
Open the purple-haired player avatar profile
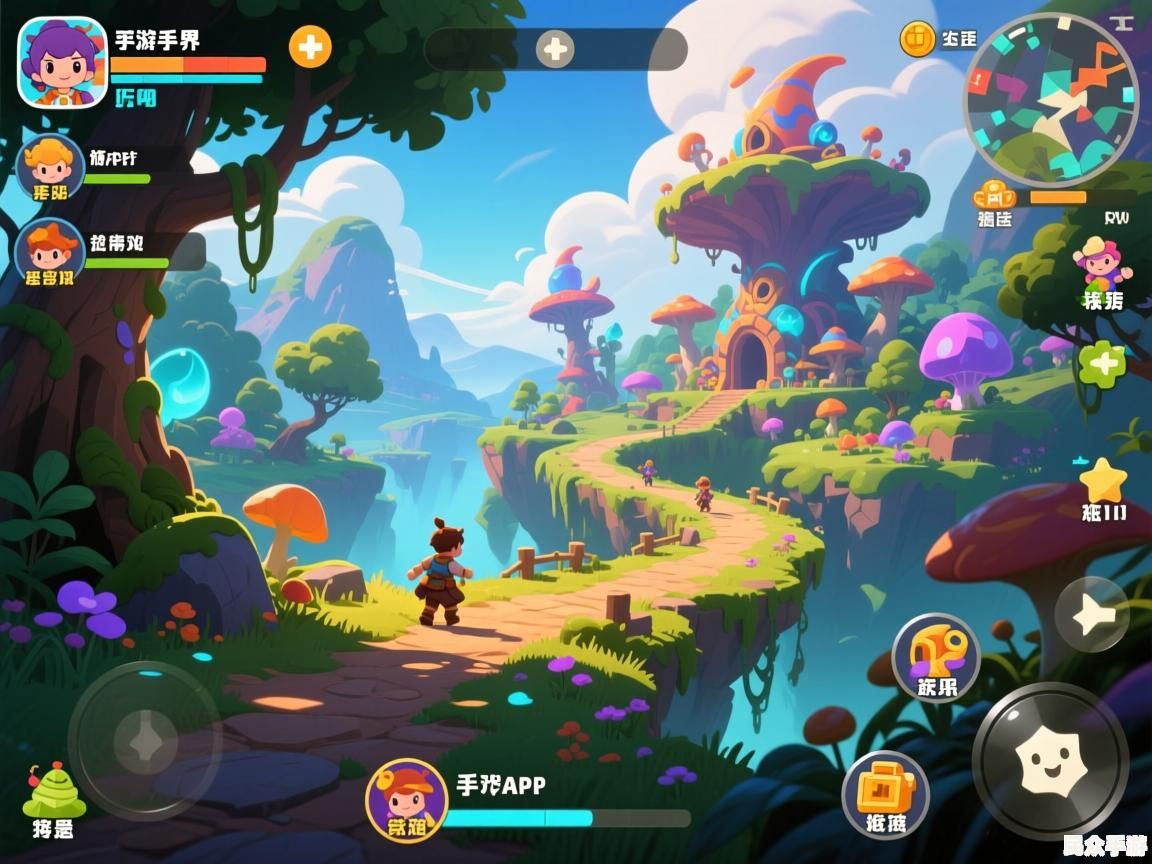[62, 62]
